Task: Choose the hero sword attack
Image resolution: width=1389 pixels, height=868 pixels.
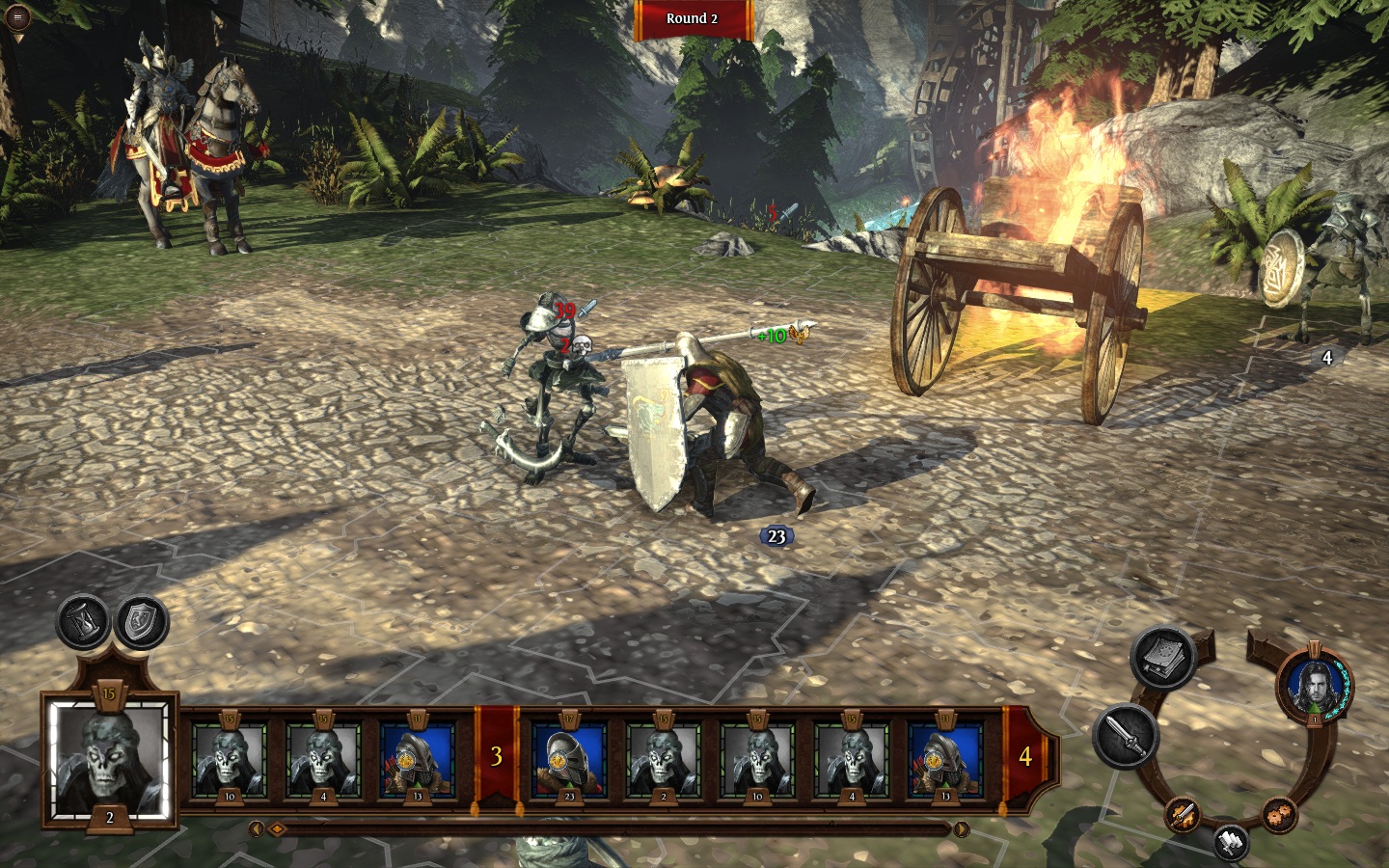Action: pyautogui.click(x=1126, y=737)
